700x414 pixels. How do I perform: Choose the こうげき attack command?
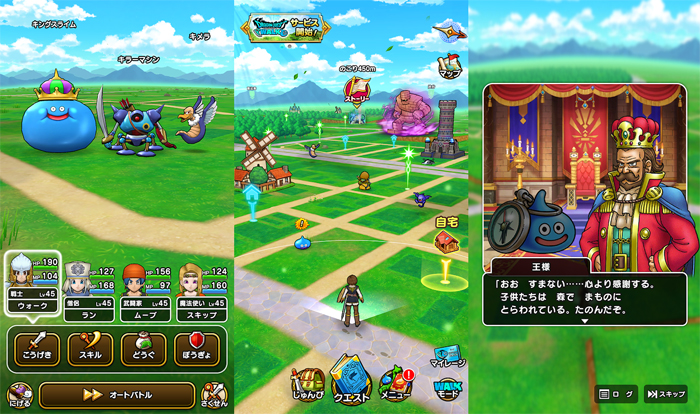36,347
